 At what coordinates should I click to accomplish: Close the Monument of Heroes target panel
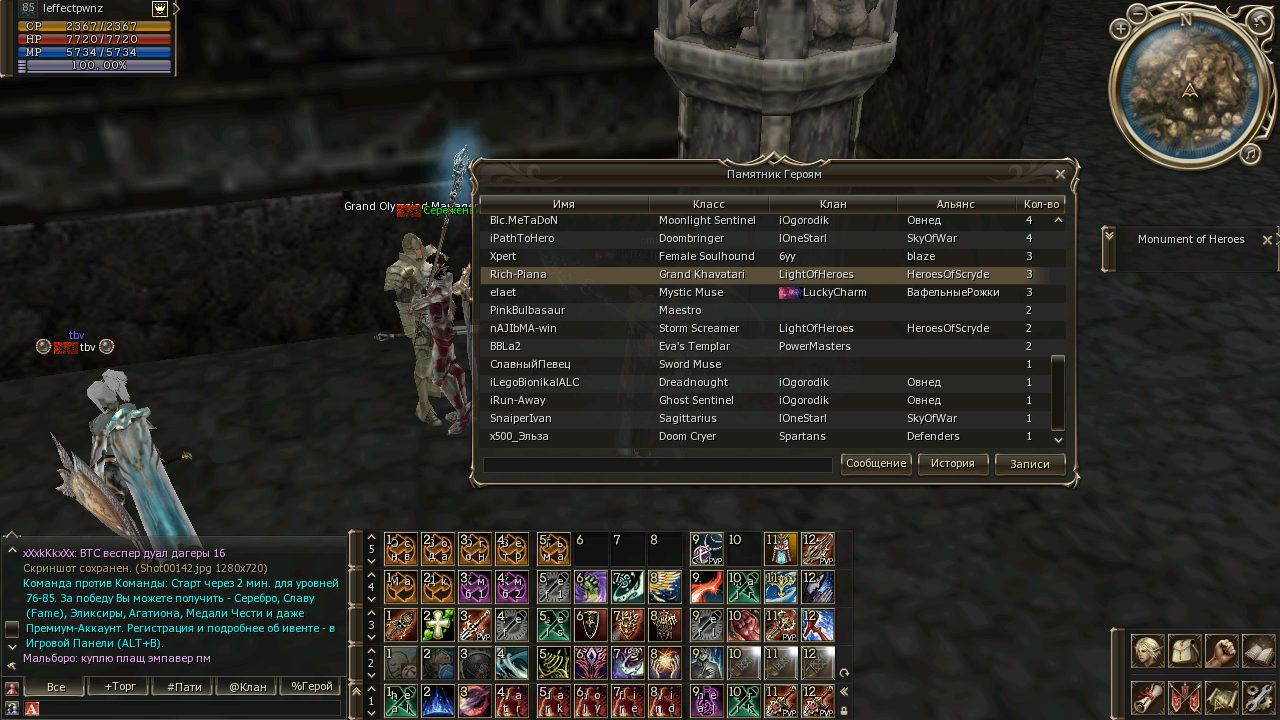click(1267, 240)
